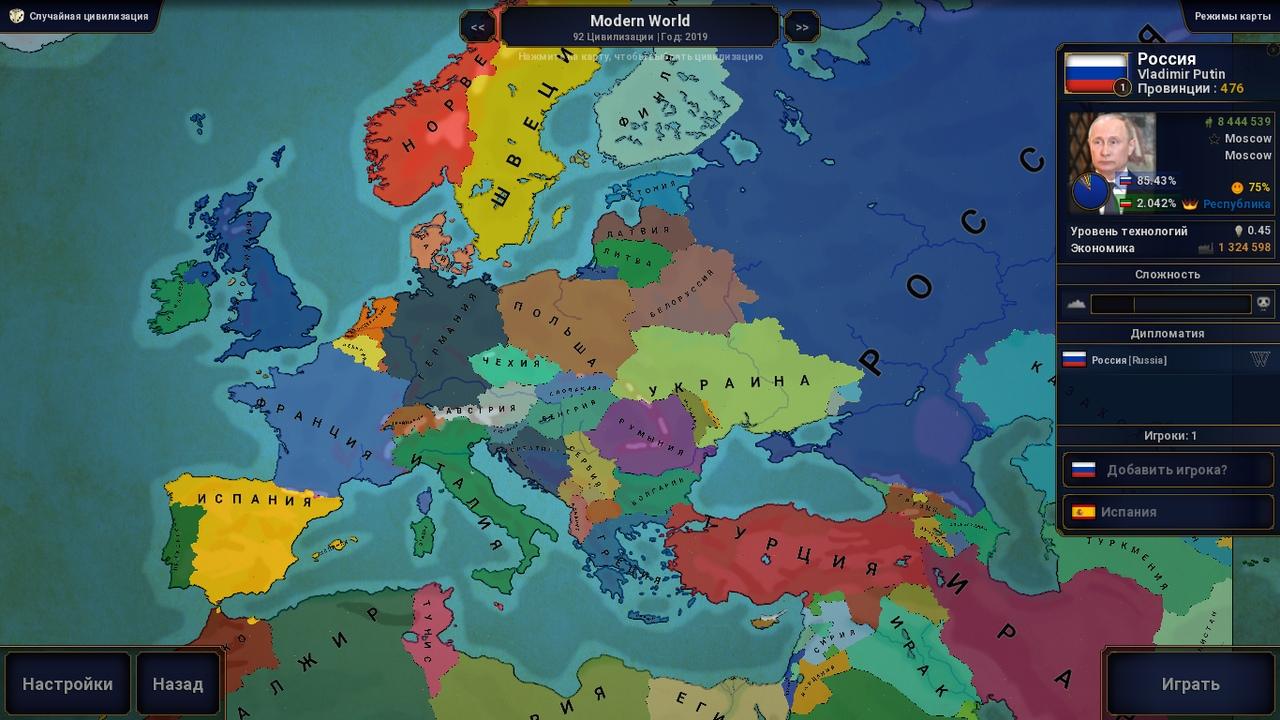Click the crown icon next to Республика
The height and width of the screenshot is (720, 1280).
(x=1190, y=204)
